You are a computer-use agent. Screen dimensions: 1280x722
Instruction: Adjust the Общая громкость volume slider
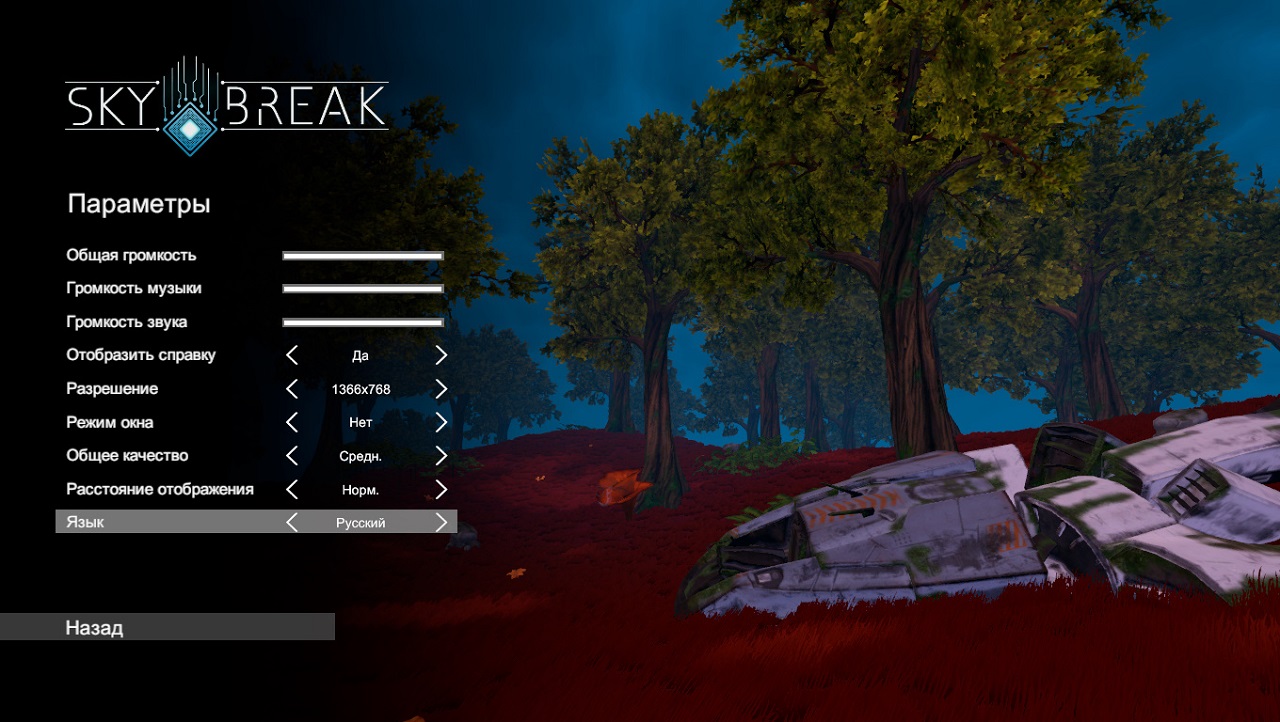tap(363, 256)
